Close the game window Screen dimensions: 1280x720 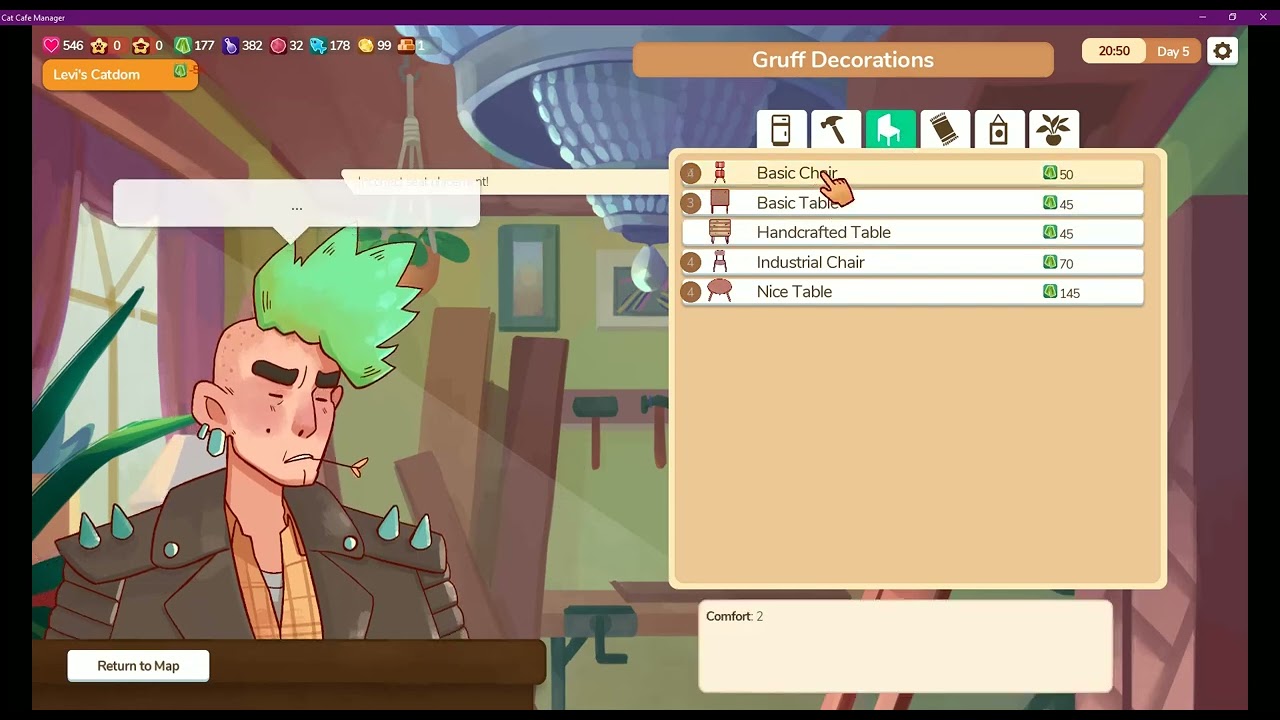coord(1263,17)
